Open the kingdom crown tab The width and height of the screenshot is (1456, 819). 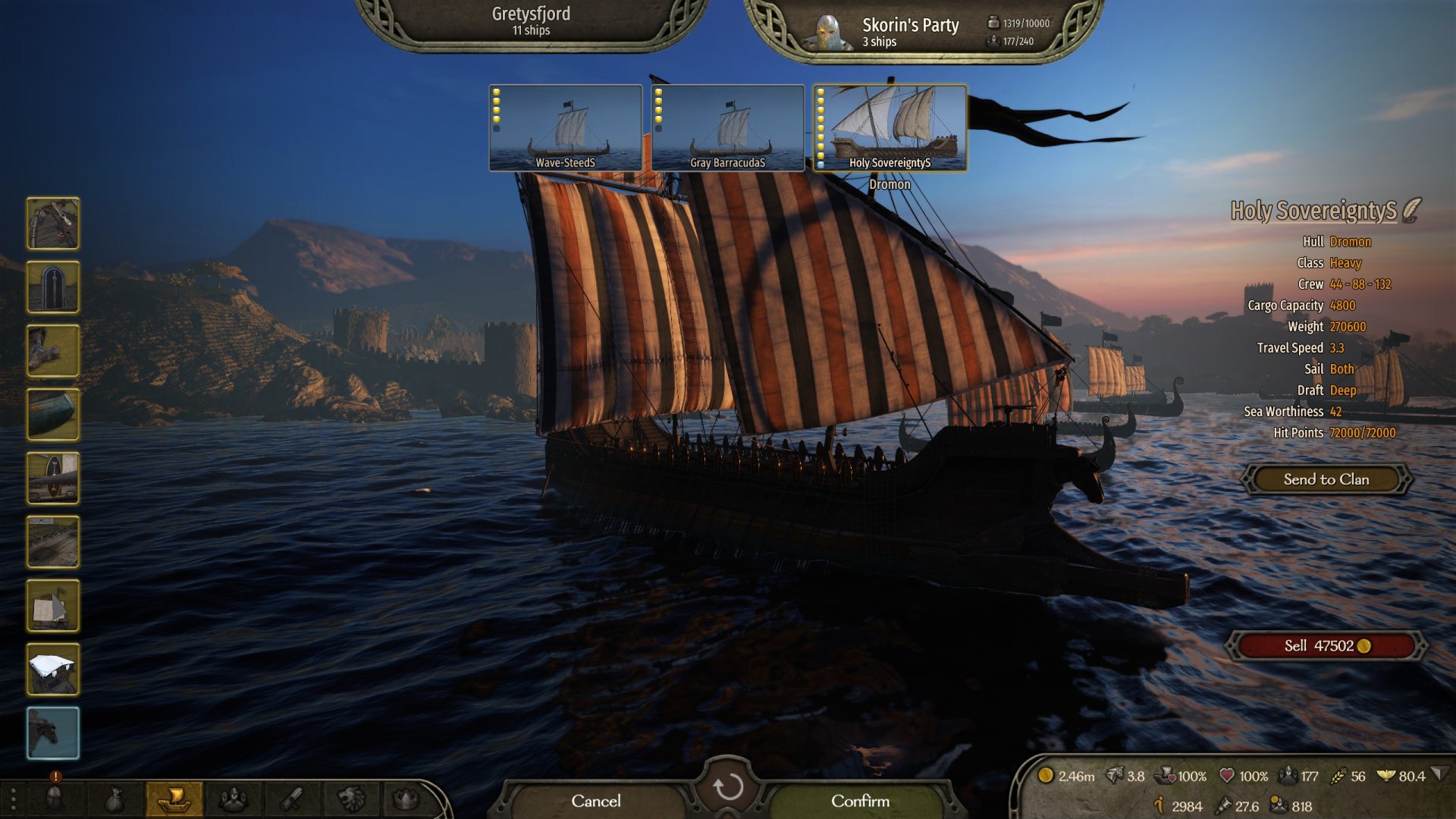pos(406,799)
